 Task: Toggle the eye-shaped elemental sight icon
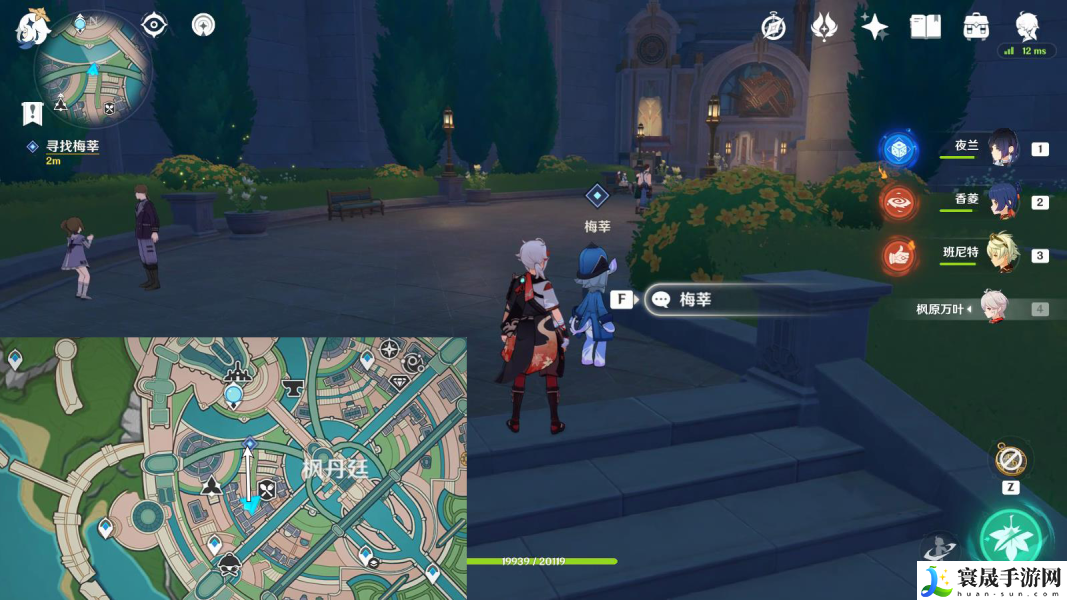click(x=154, y=25)
